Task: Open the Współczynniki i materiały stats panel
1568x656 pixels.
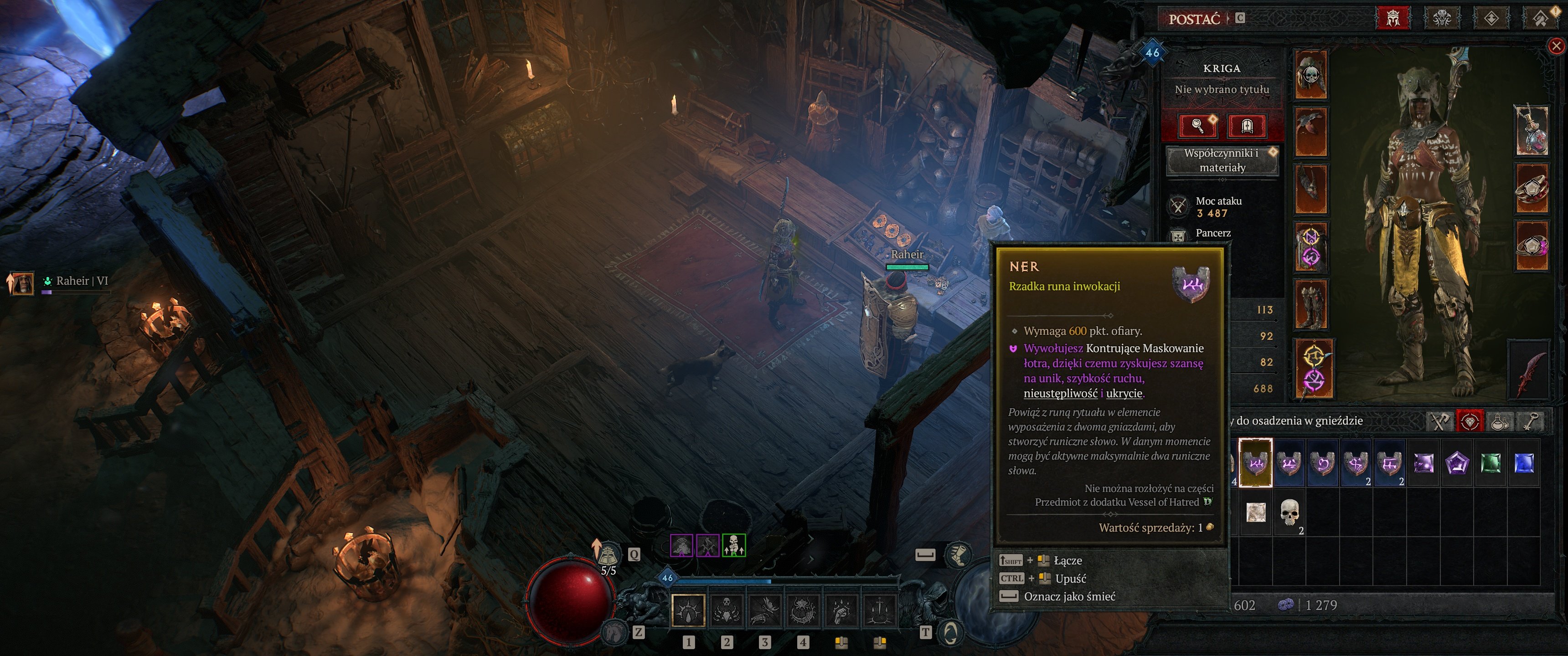Action: (x=1222, y=160)
